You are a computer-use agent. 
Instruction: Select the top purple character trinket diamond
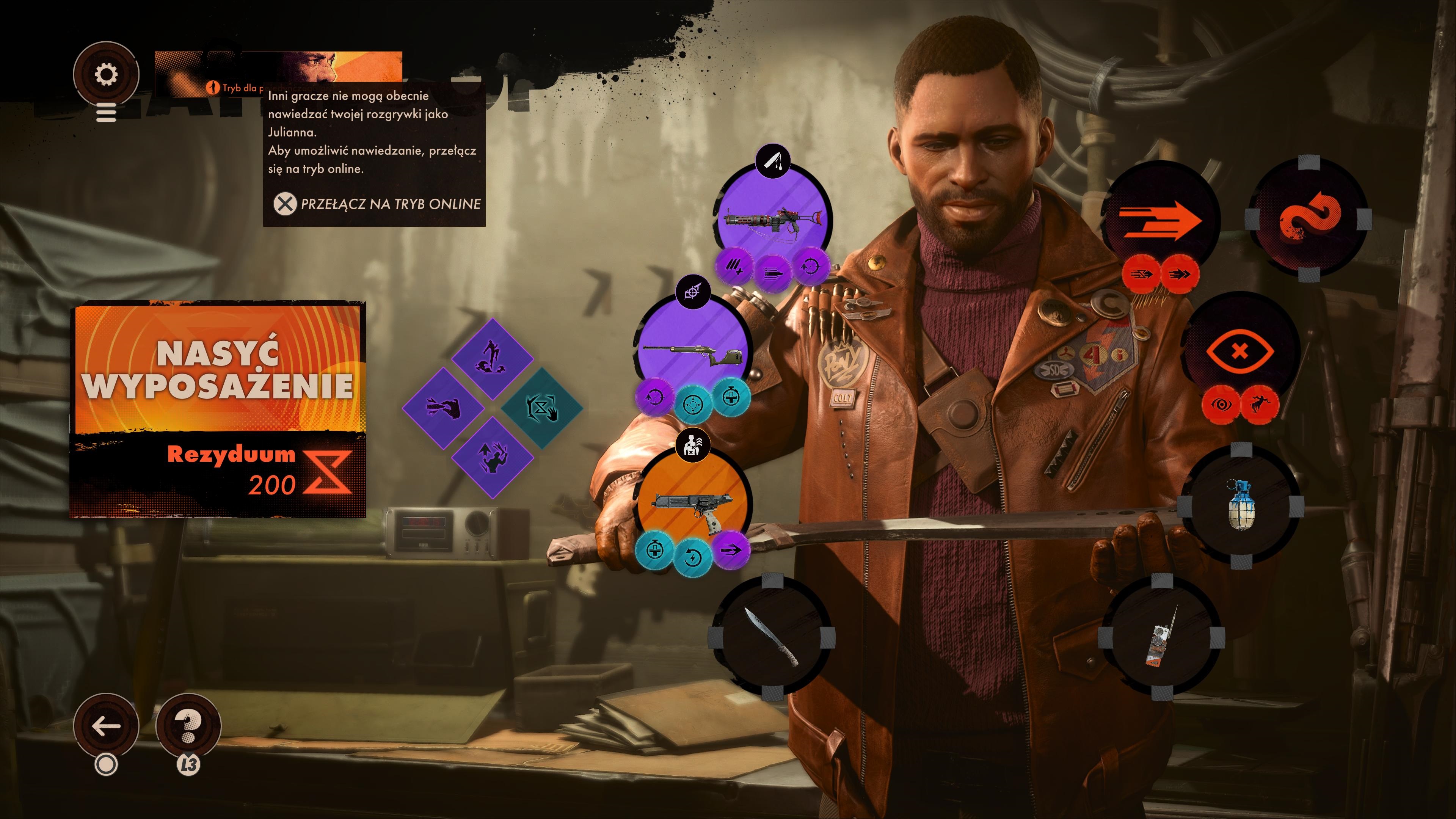point(492,359)
